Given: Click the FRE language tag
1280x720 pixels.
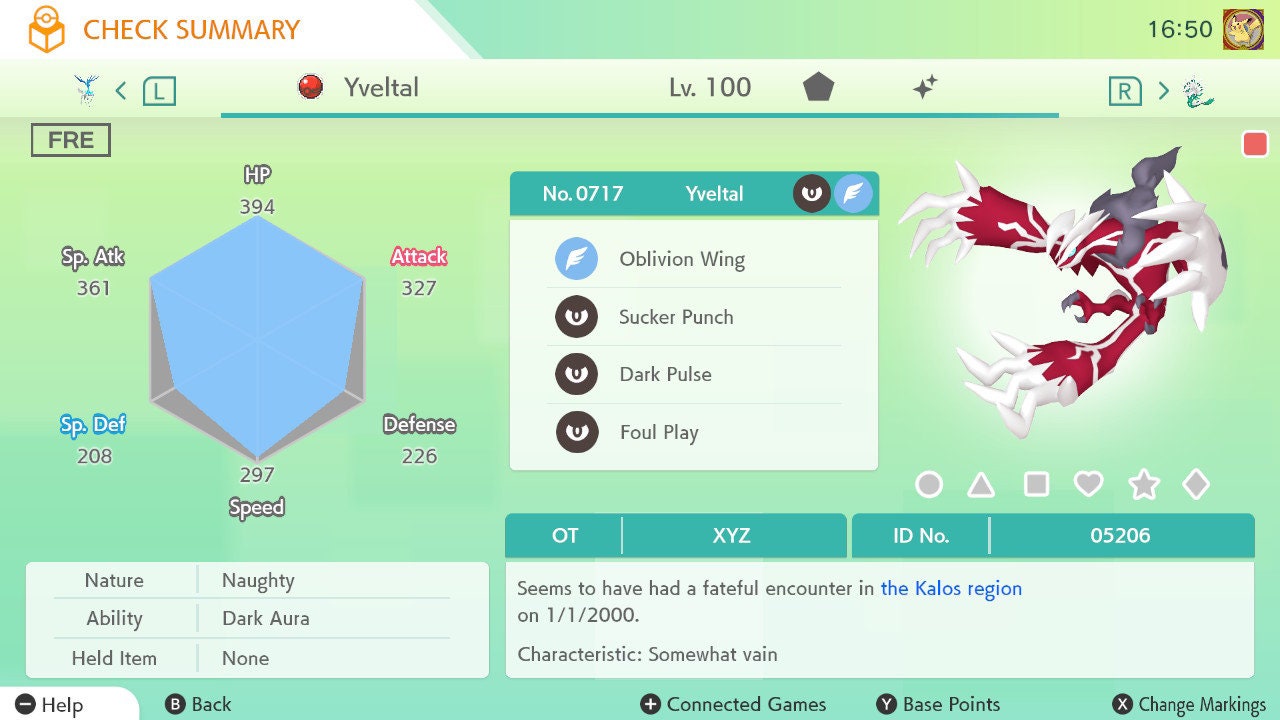Looking at the screenshot, I should pyautogui.click(x=70, y=141).
